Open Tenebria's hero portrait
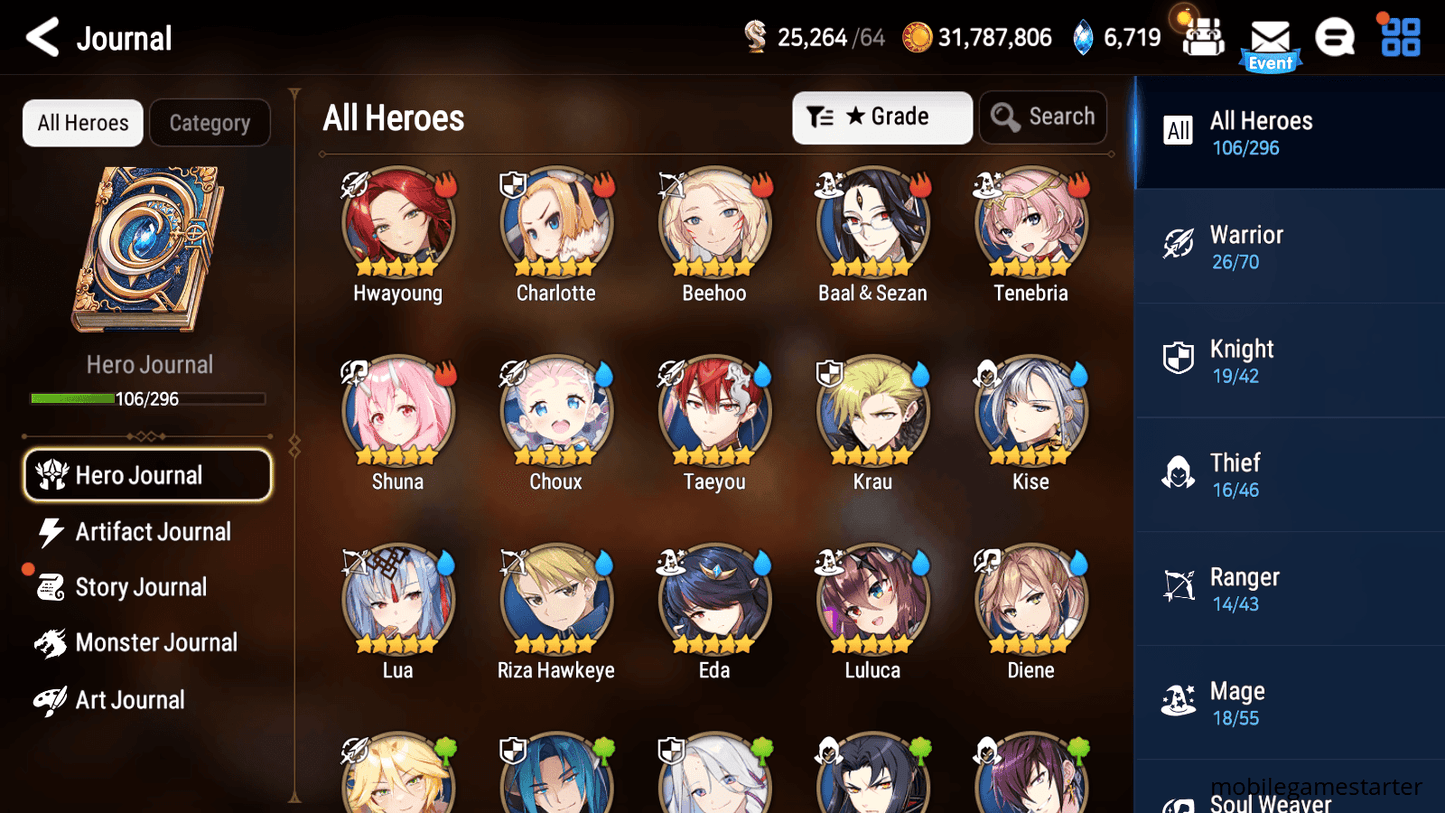 (x=1030, y=220)
